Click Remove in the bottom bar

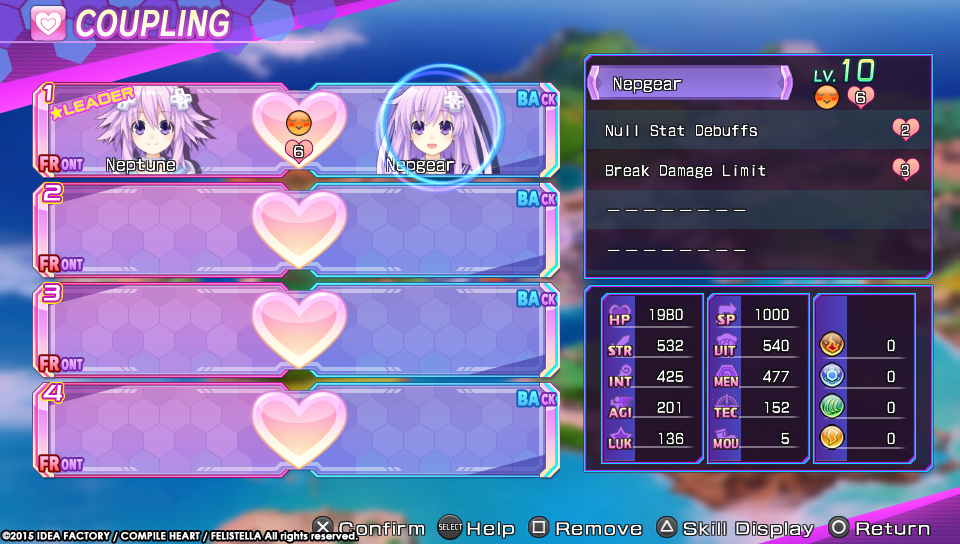586,528
